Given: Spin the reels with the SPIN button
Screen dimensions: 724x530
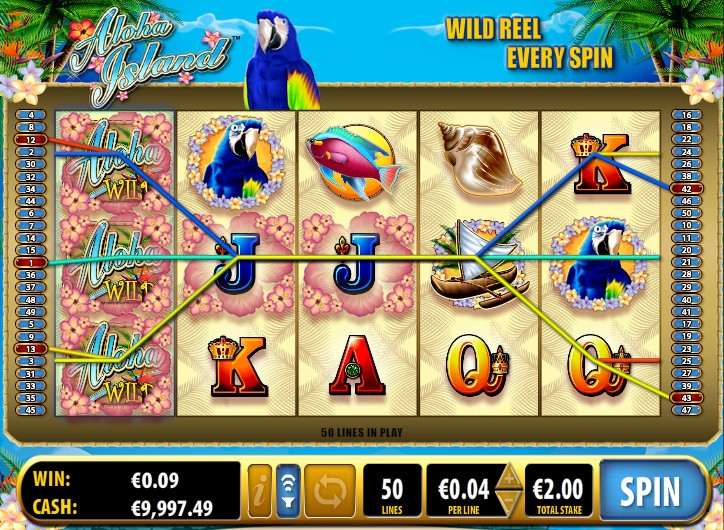Looking at the screenshot, I should point(650,491).
